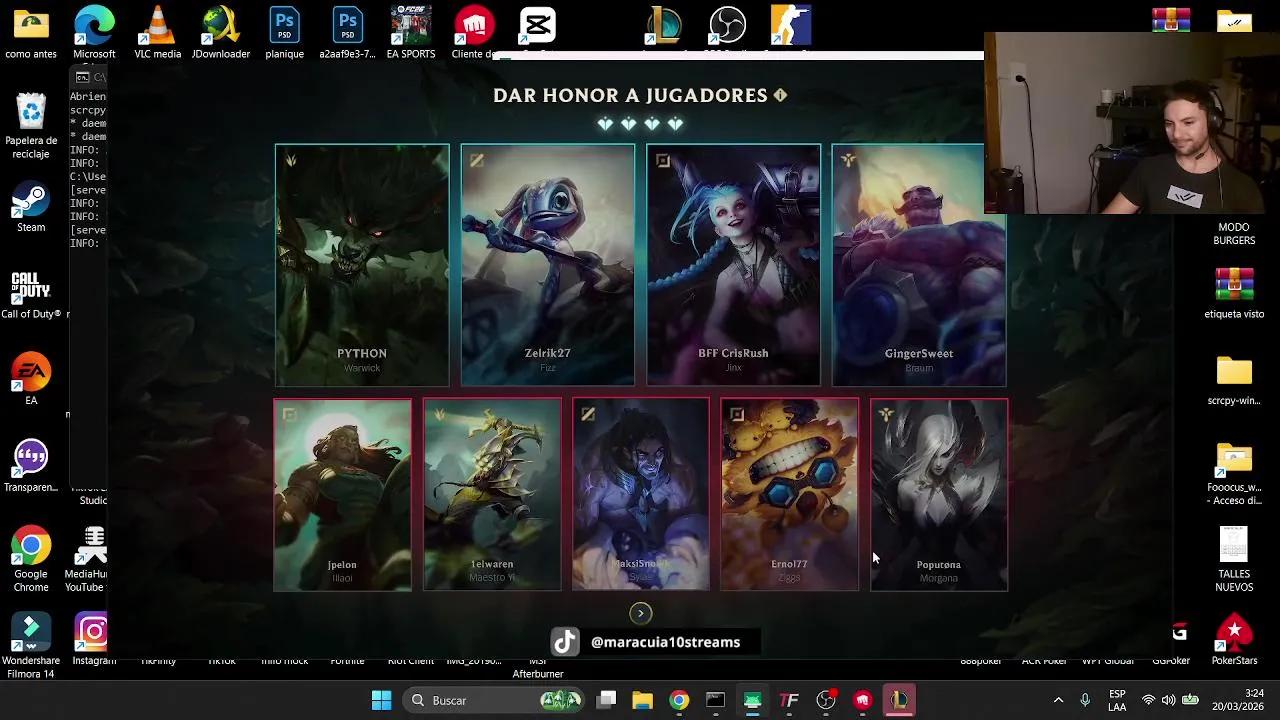This screenshot has height=720, width=1280.
Task: Open the ESP language switcher in the tray
Action: tap(1116, 700)
